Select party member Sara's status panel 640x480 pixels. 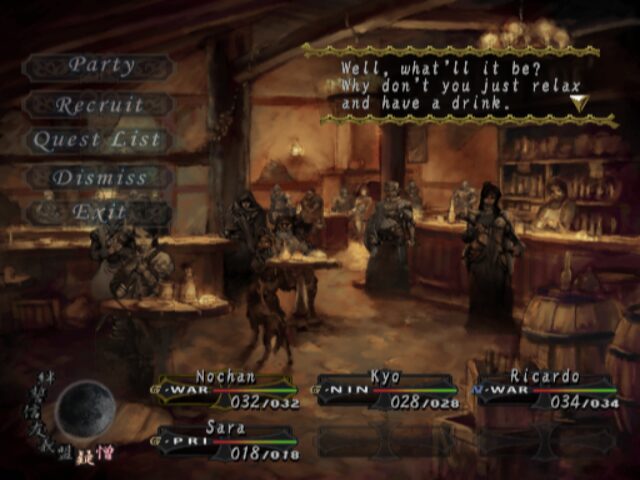[x=226, y=439]
